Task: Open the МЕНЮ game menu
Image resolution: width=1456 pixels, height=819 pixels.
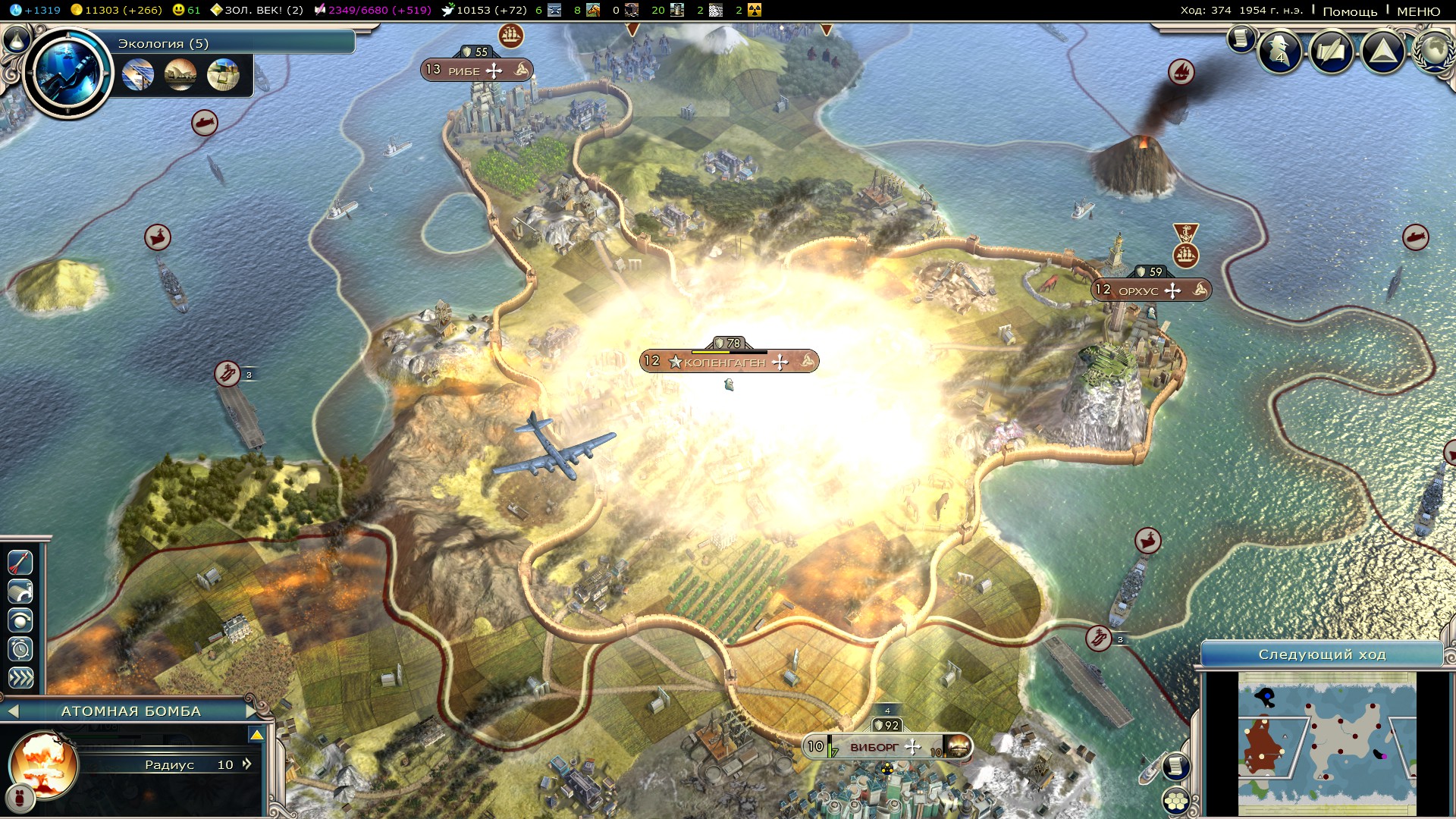Action: pos(1418,11)
